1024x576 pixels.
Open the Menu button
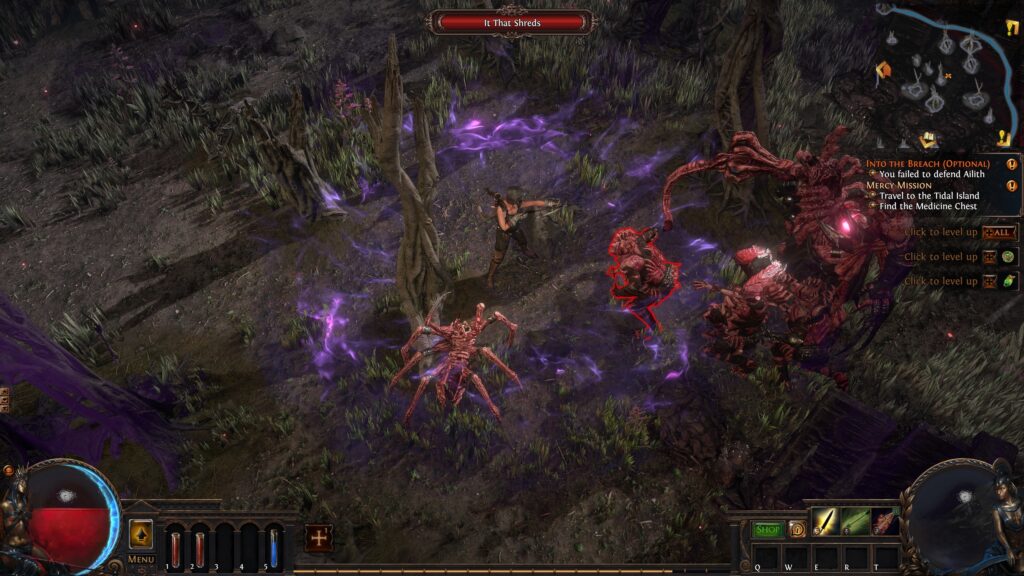tap(141, 559)
